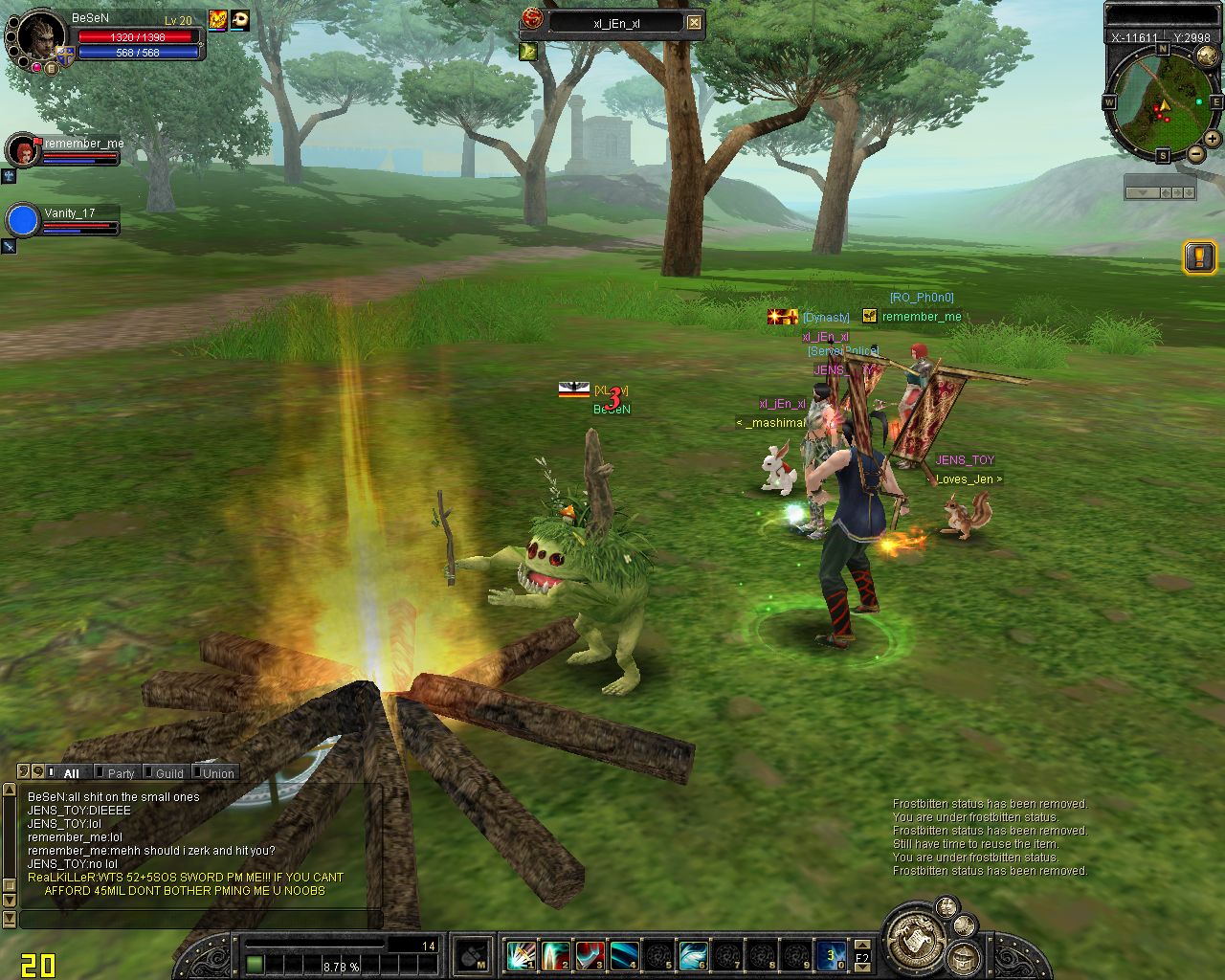Zoom in the minimap with the plus button

[1212, 139]
